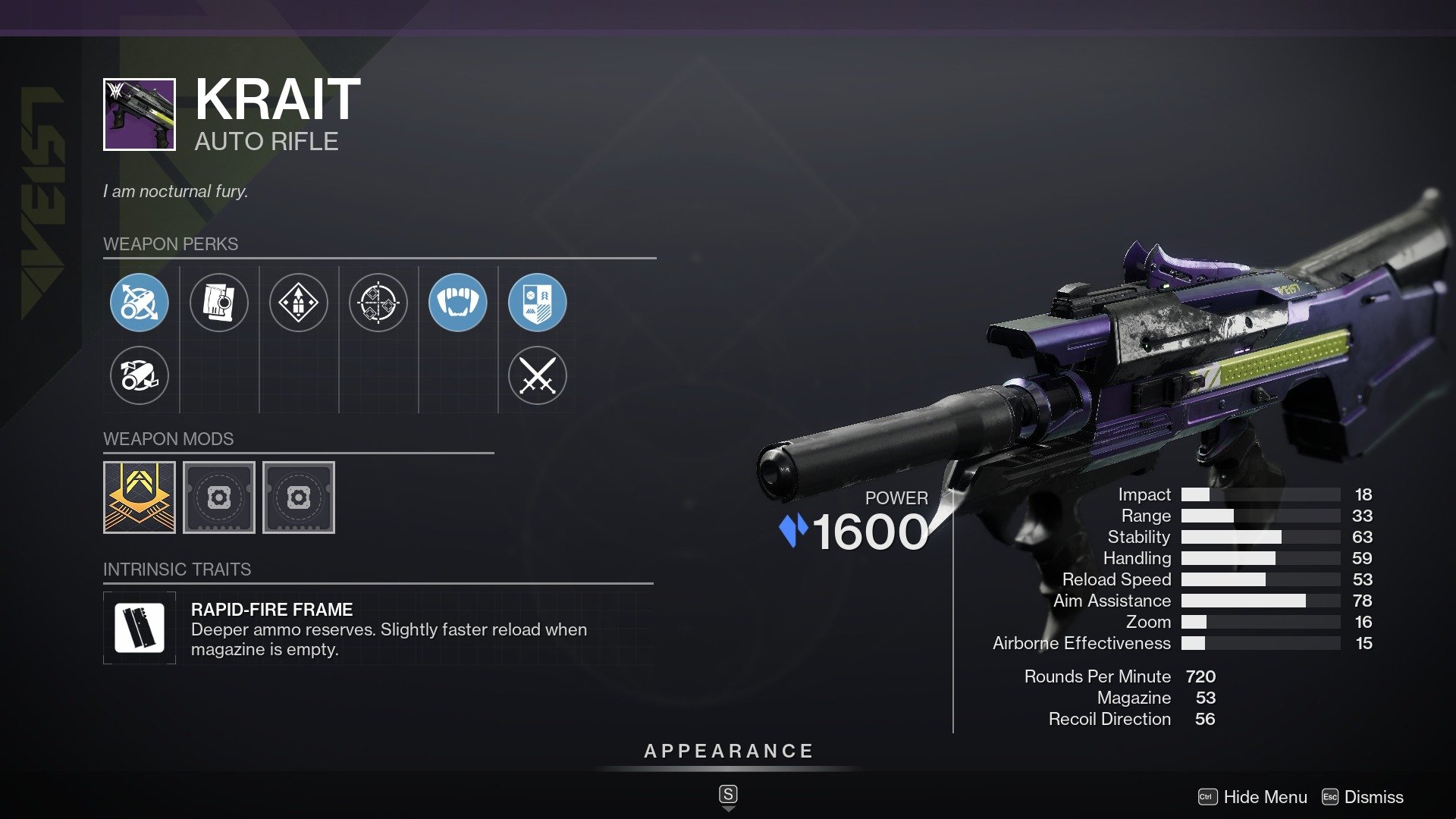Select the second empty weapon mod socket

pos(298,497)
